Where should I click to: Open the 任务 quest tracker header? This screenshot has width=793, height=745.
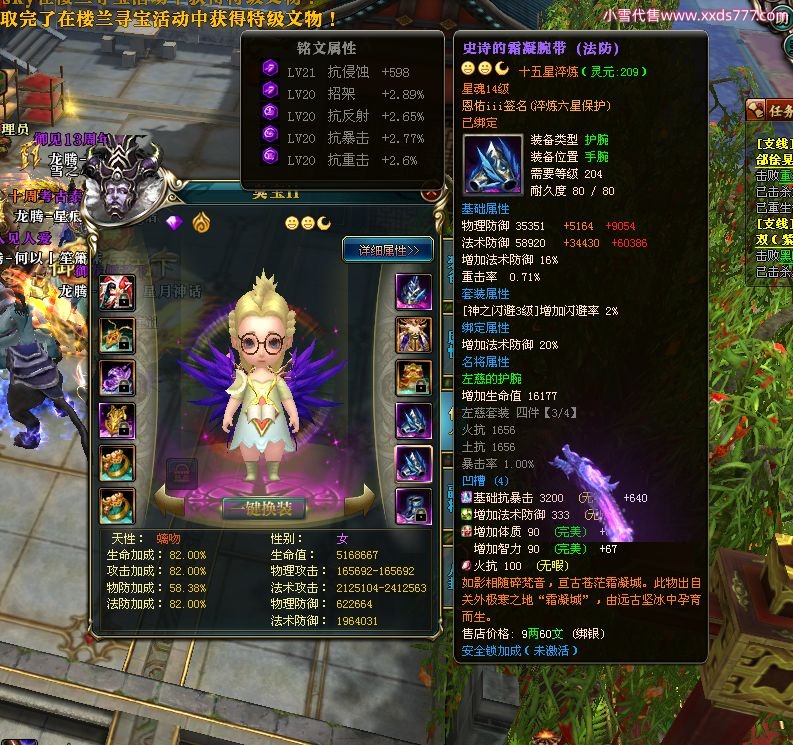(775, 110)
